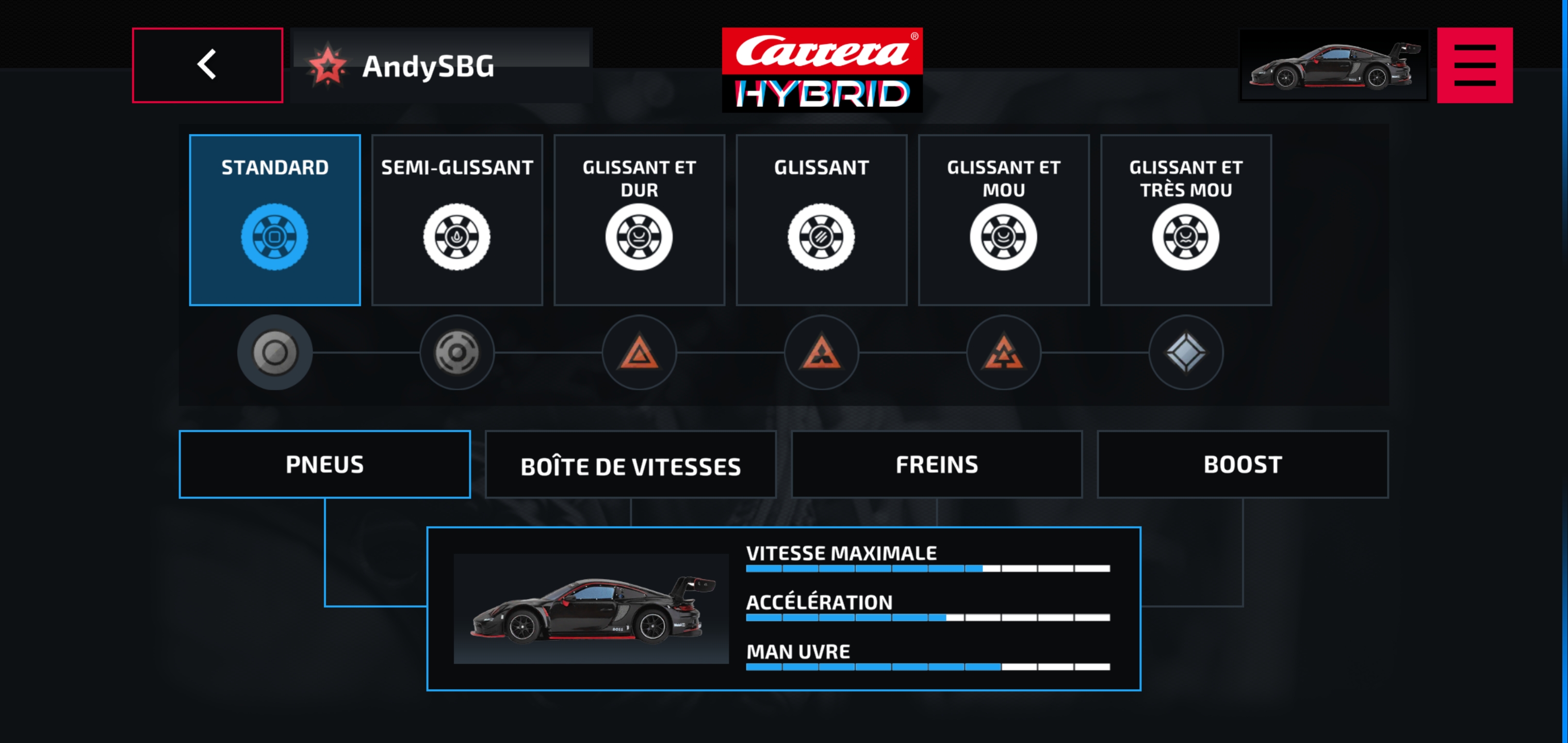Click the silver diamond rank badge

(x=1185, y=352)
